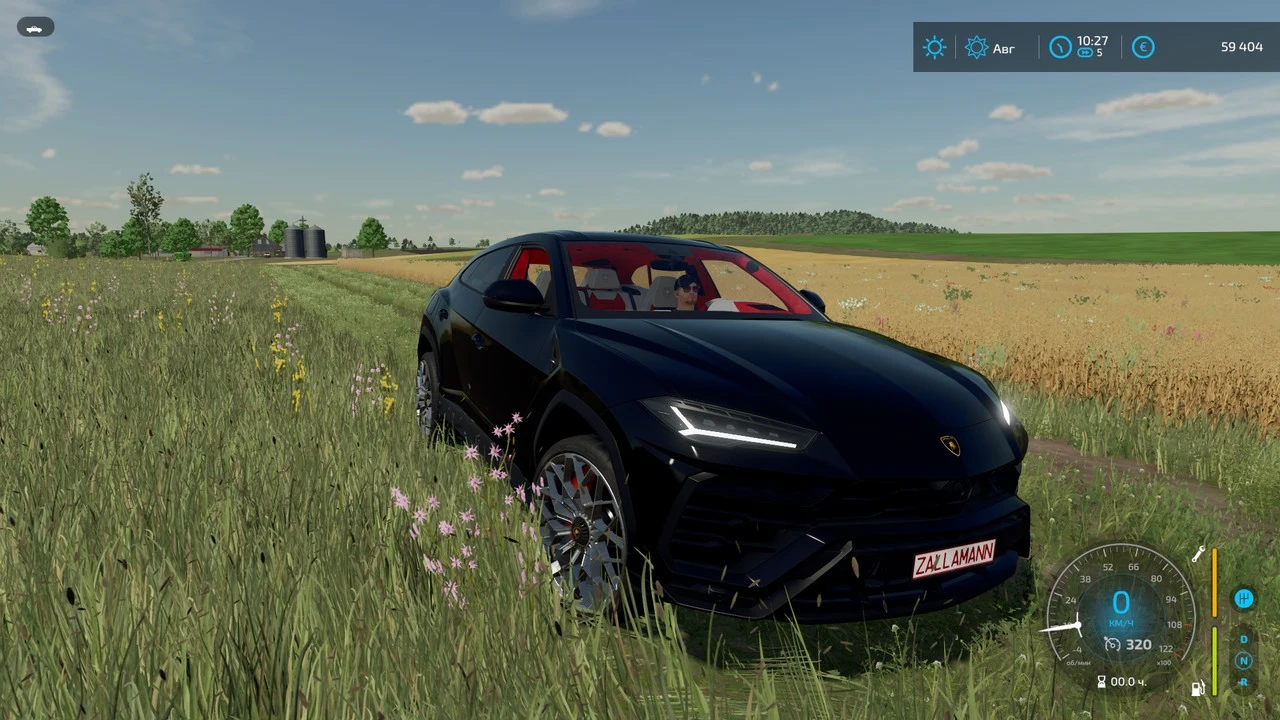Click the current weather sun icon
The height and width of the screenshot is (720, 1280).
[x=934, y=47]
